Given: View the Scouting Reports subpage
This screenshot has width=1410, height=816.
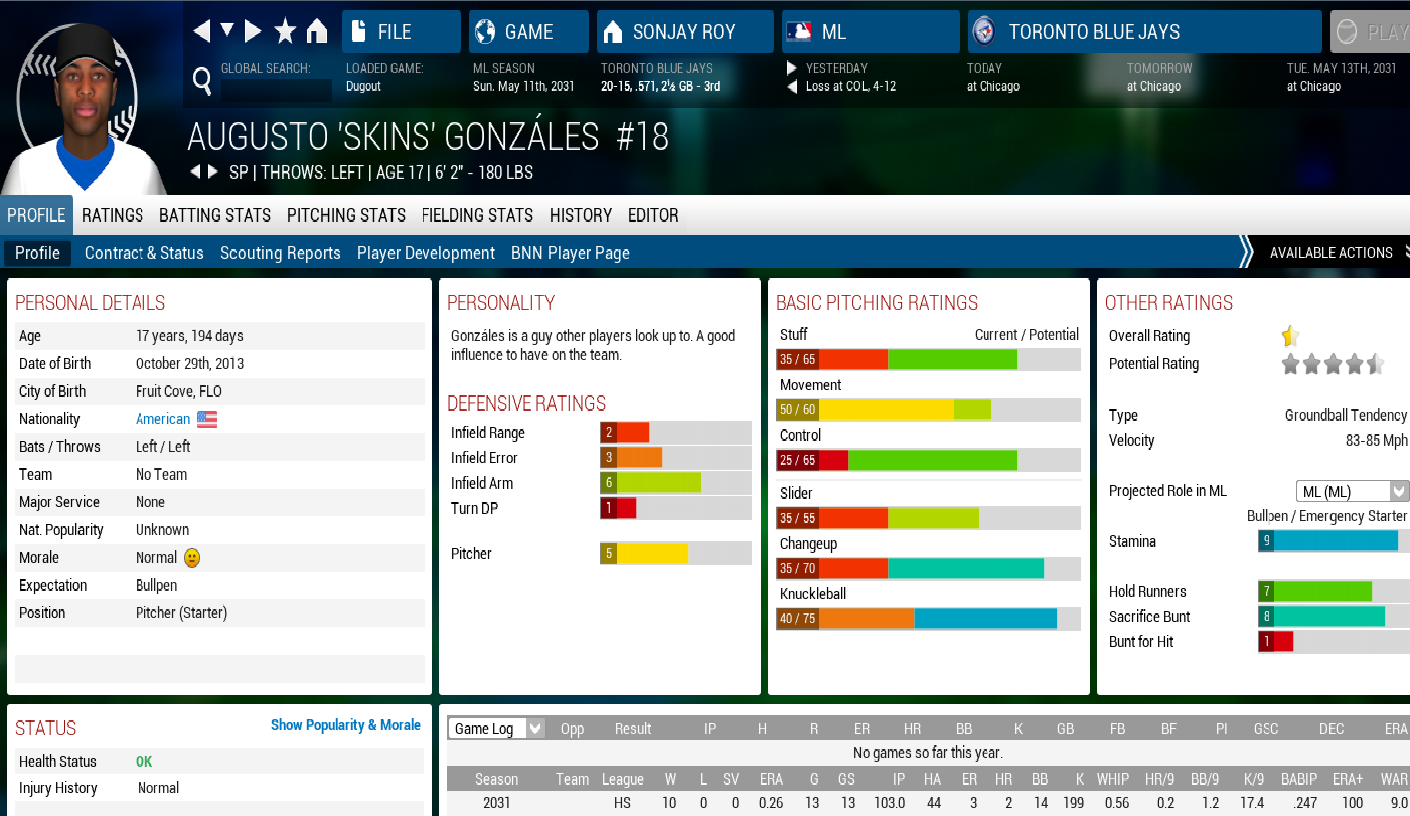Looking at the screenshot, I should (x=280, y=253).
